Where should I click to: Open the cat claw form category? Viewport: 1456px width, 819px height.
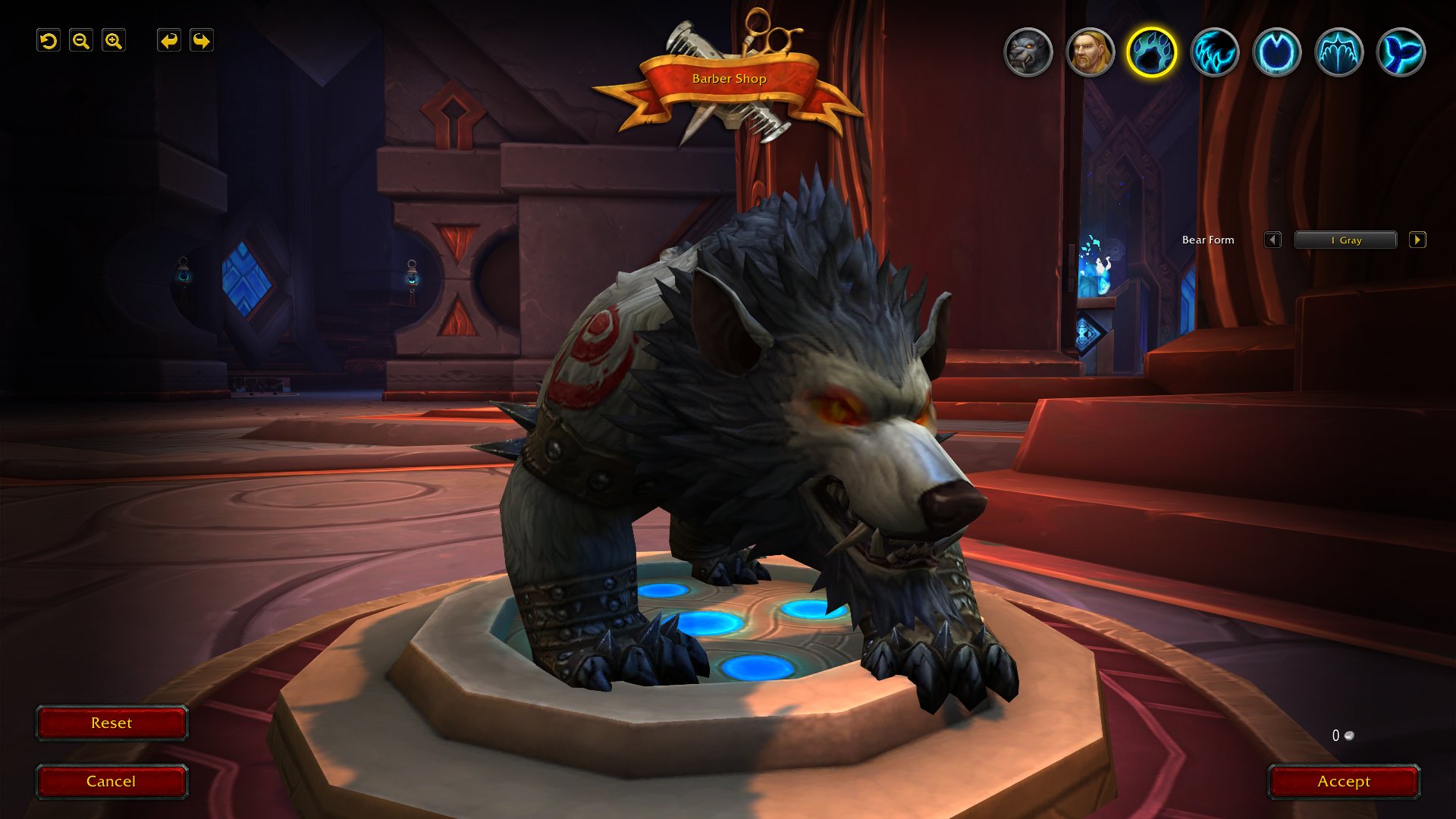pos(1214,52)
